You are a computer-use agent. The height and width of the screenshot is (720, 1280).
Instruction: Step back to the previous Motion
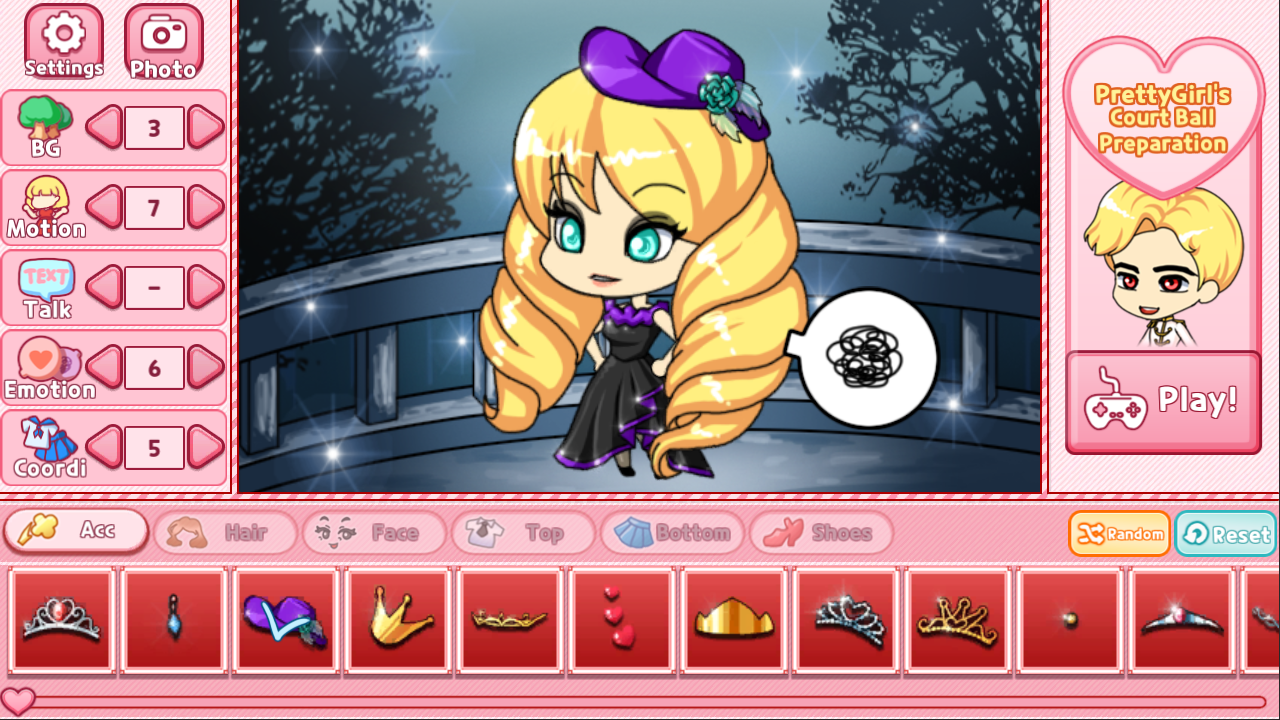point(103,207)
